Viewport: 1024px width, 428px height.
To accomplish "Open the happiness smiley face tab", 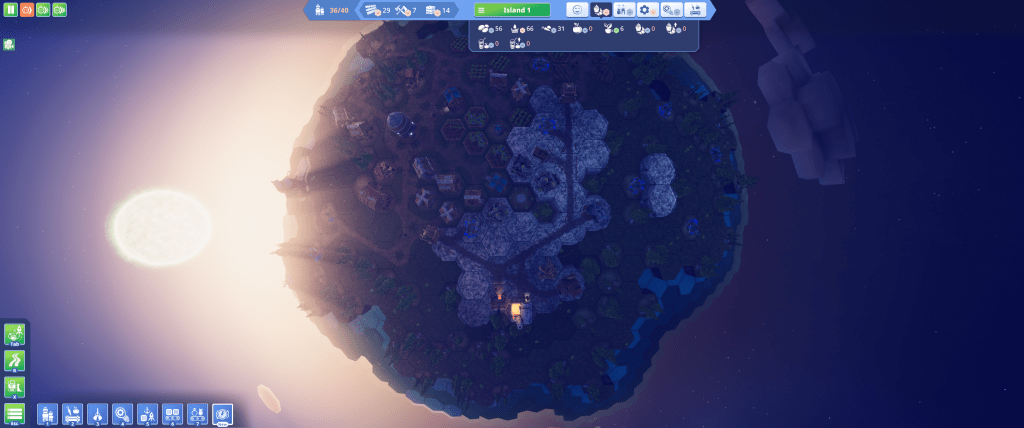I will pos(577,10).
